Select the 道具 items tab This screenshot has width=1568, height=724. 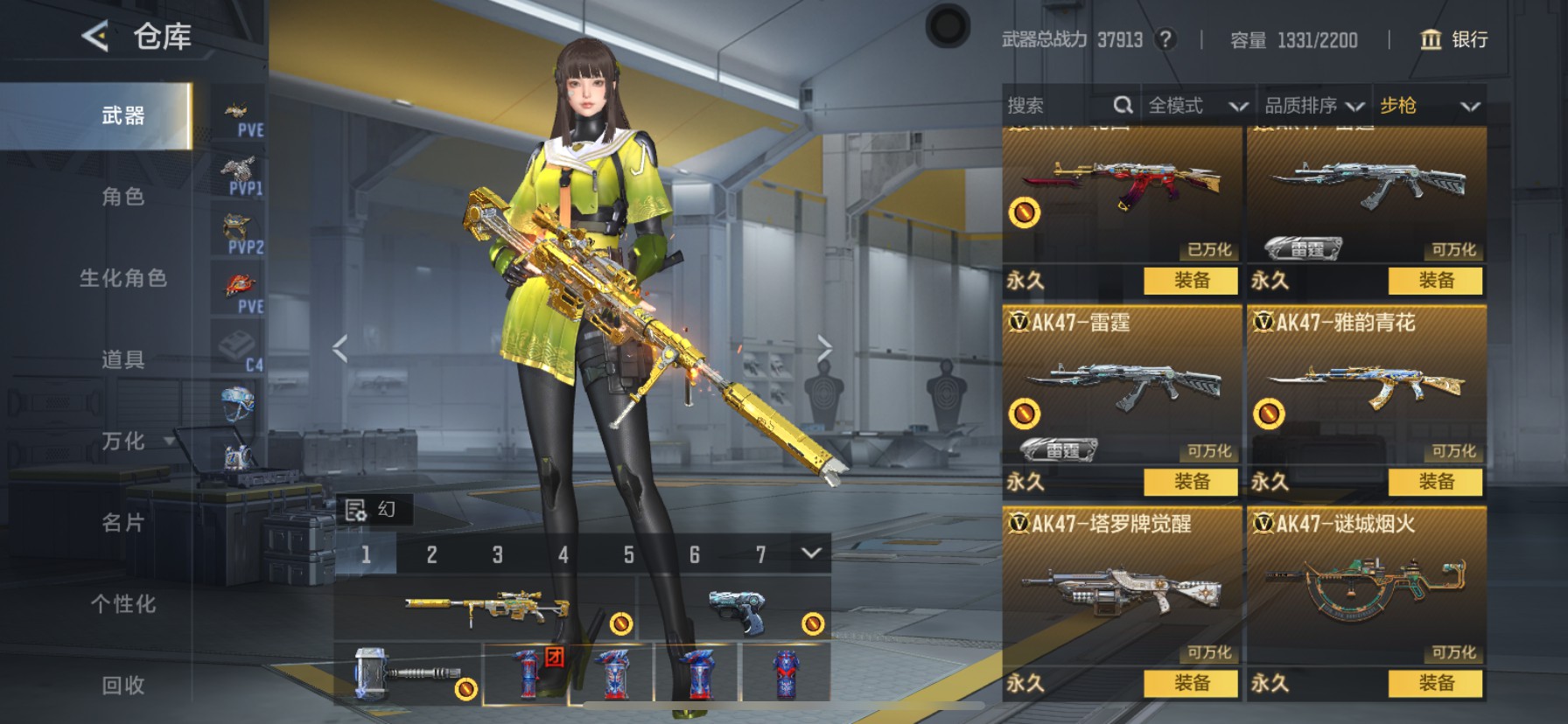(x=122, y=359)
